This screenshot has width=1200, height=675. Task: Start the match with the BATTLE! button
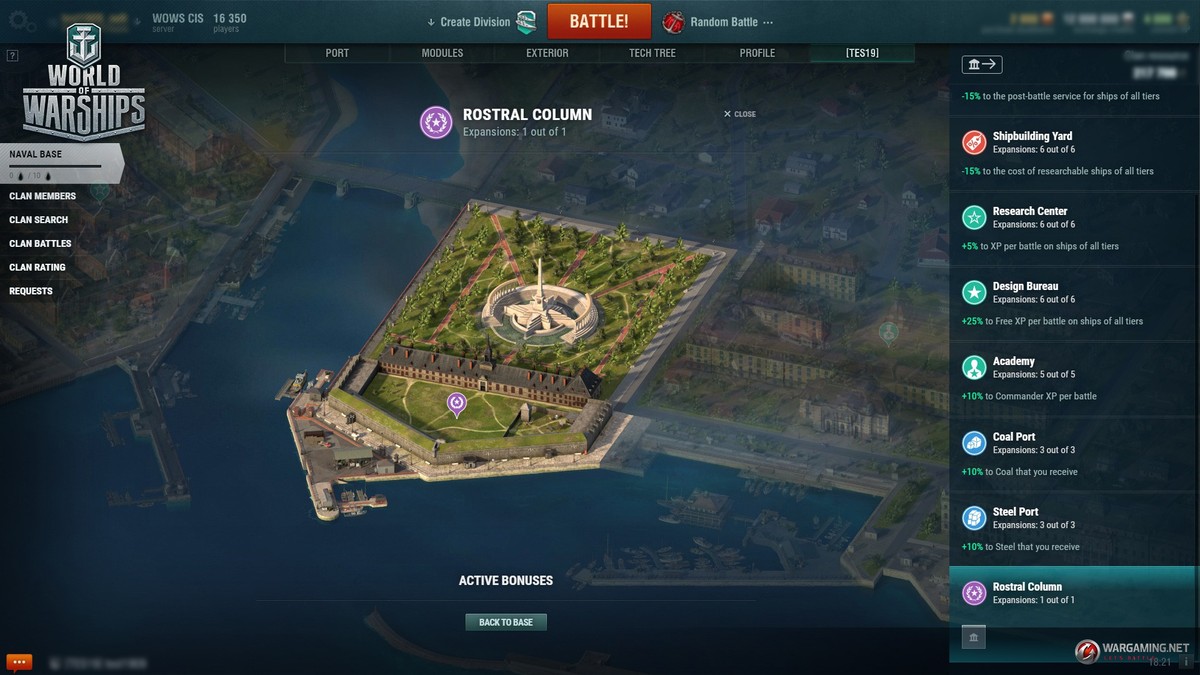tap(599, 21)
